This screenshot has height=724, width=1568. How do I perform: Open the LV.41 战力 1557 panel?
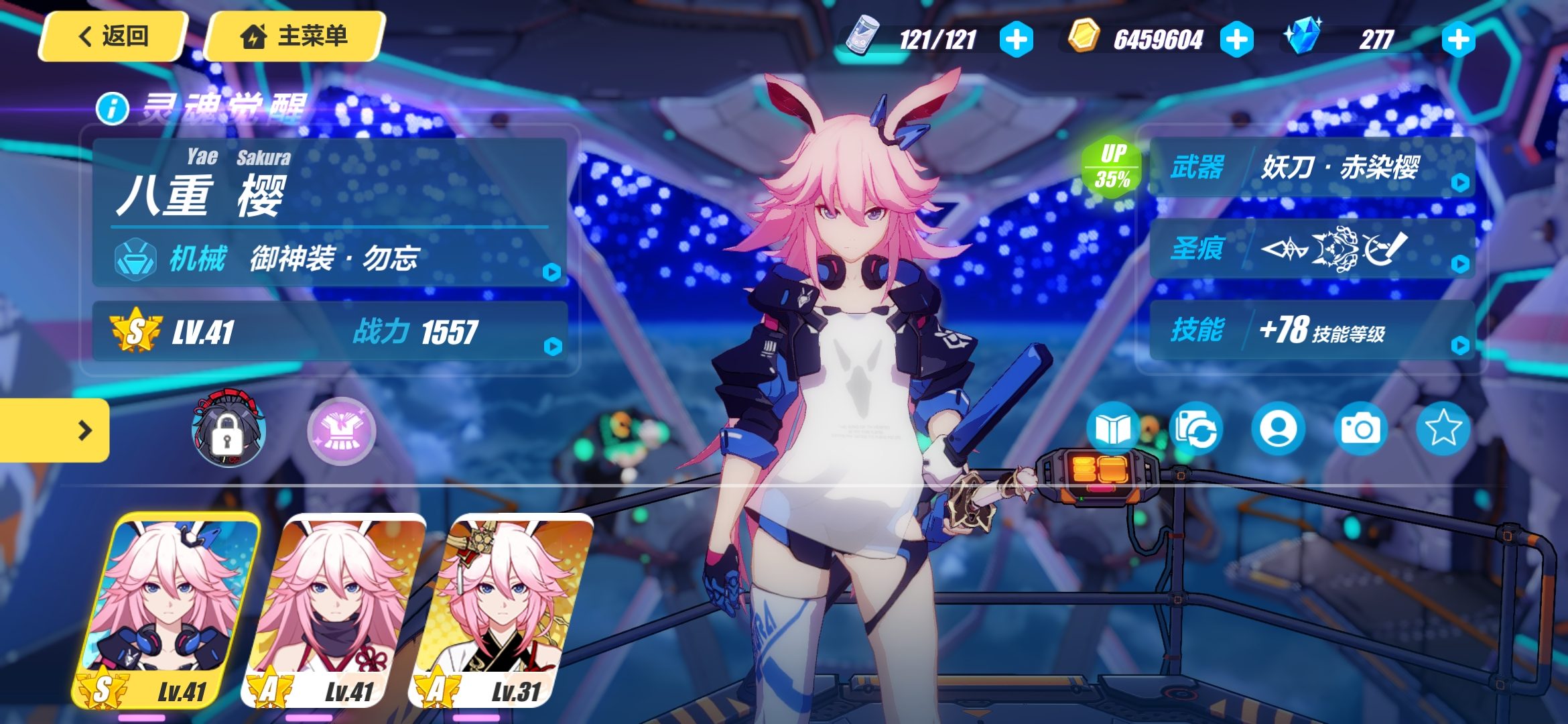click(x=330, y=331)
